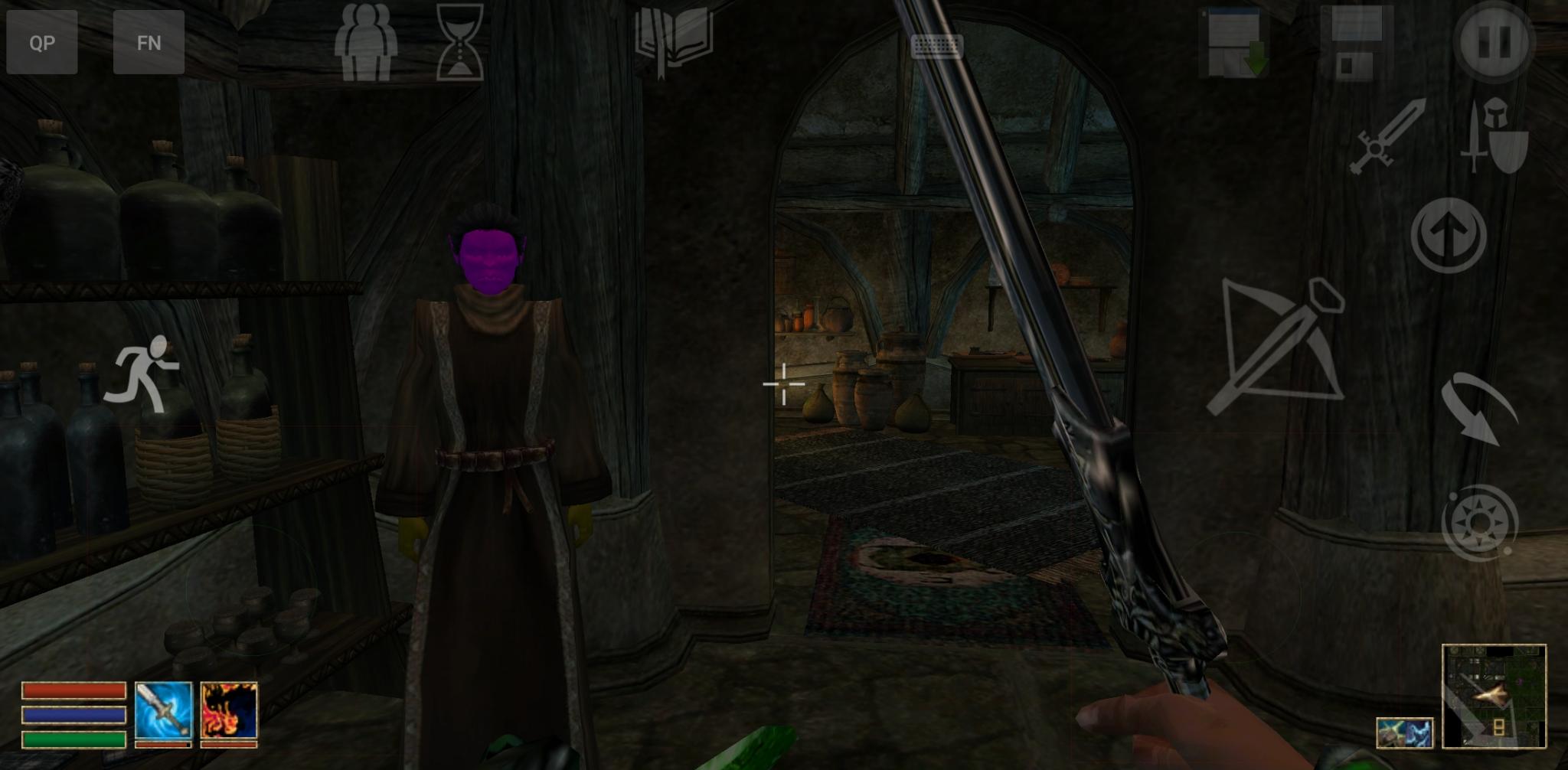The width and height of the screenshot is (1568, 770).
Task: Open the local minimap
Action: click(x=1494, y=696)
